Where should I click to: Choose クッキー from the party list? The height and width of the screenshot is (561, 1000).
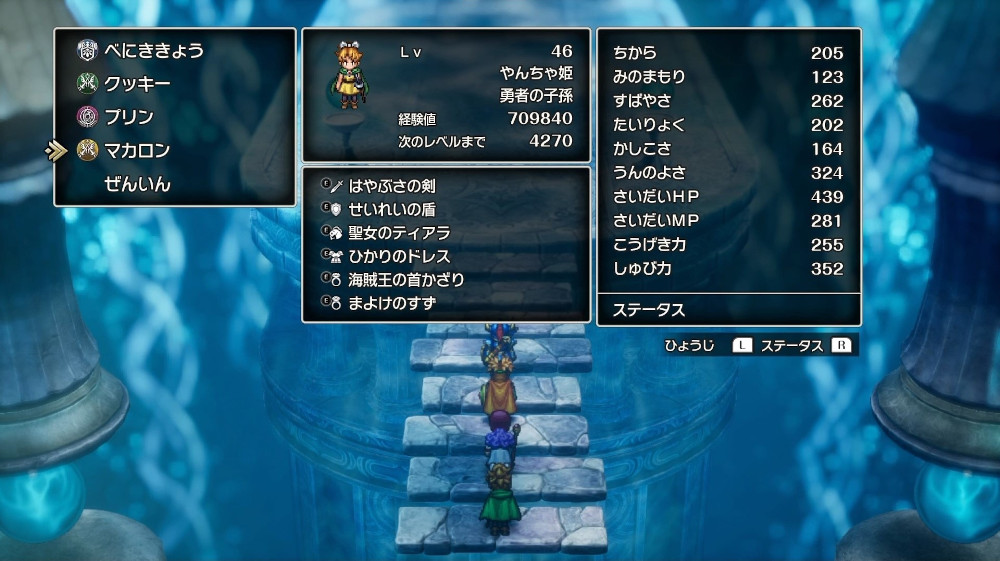137,84
